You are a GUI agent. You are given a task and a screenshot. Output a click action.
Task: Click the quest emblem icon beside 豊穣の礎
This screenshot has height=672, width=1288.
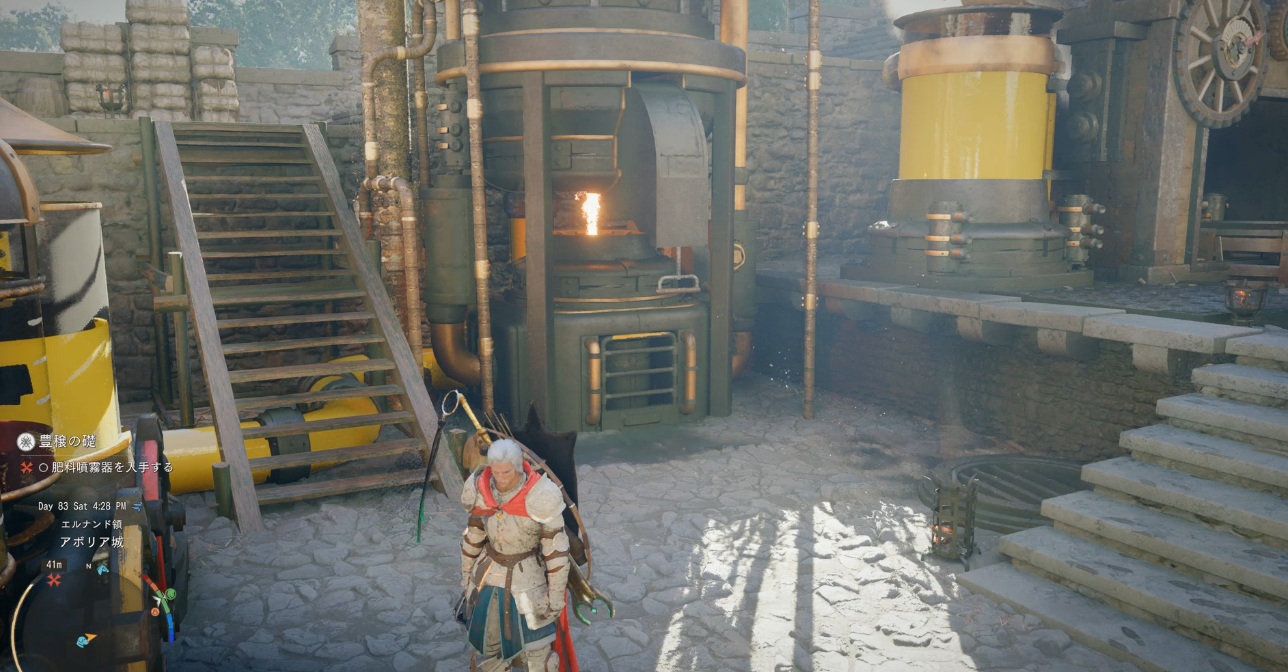pos(26,441)
